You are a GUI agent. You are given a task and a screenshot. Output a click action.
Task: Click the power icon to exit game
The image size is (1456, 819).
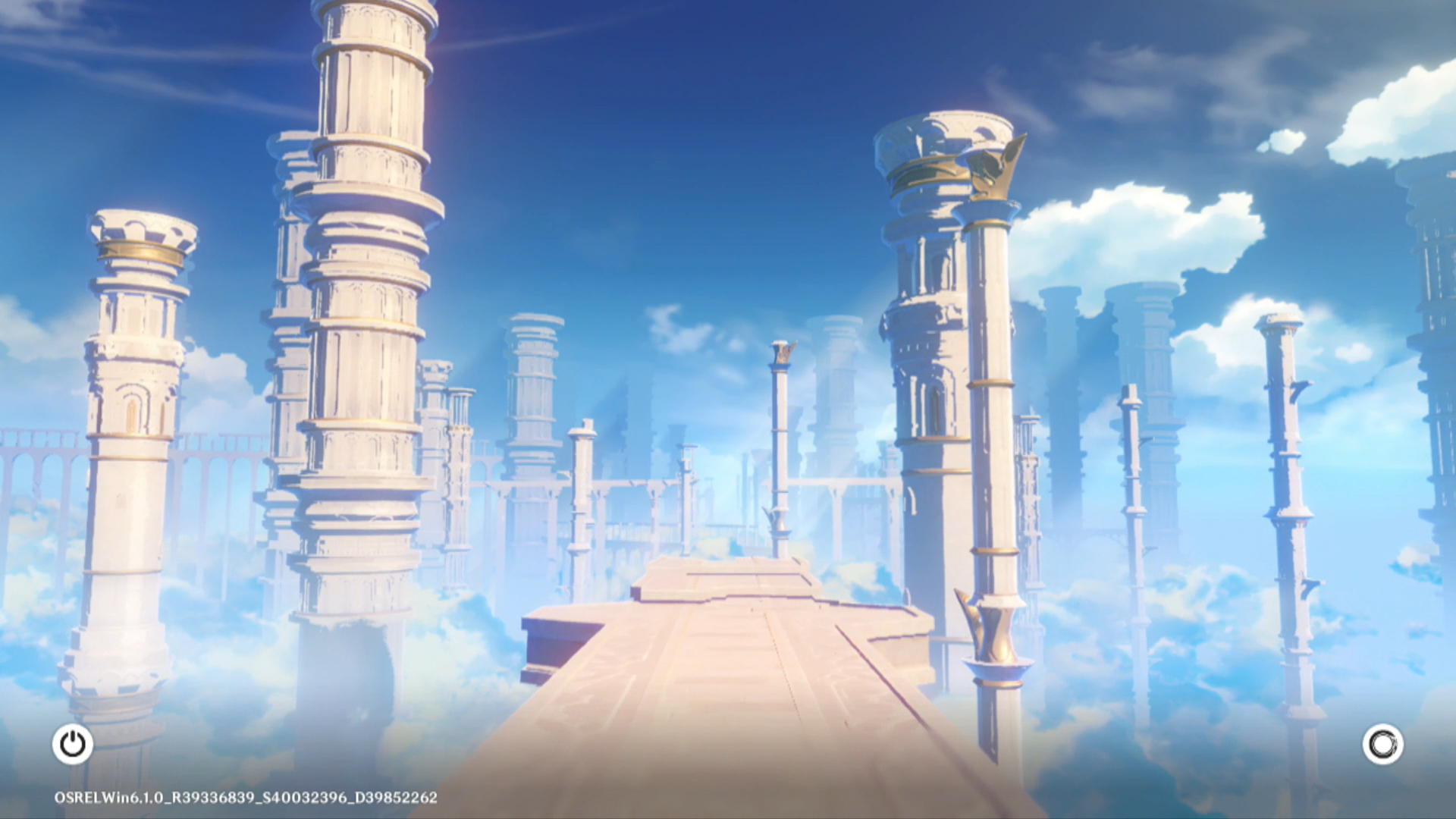click(73, 744)
